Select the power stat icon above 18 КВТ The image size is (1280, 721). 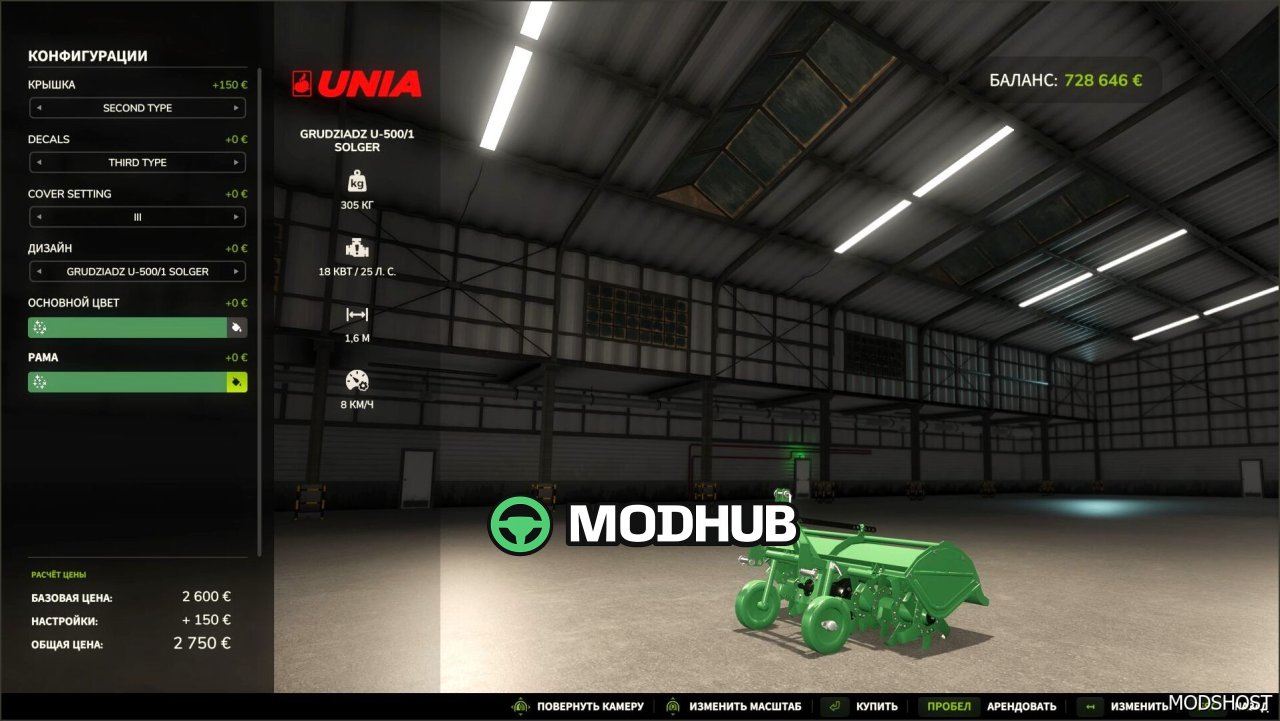[x=356, y=248]
